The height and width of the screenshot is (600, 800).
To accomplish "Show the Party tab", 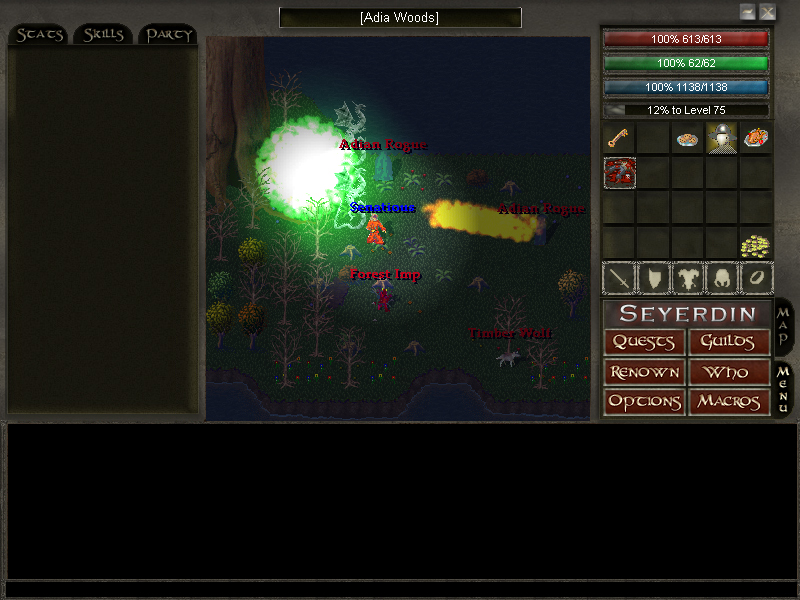I will tap(167, 35).
